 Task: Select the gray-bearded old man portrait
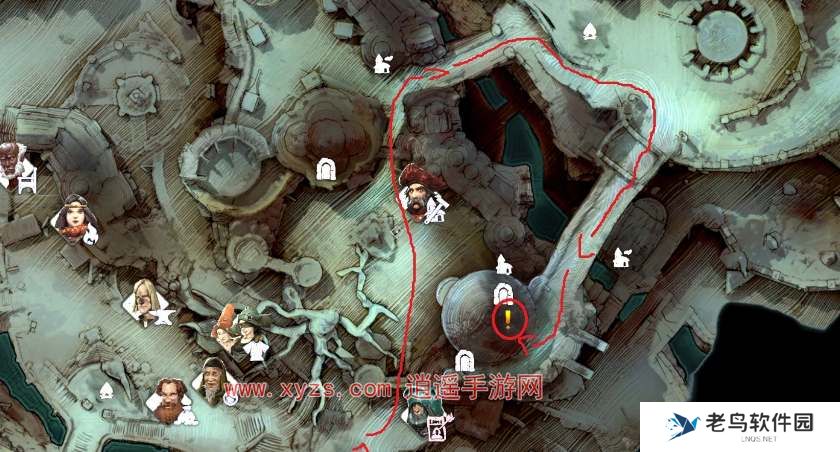click(214, 376)
